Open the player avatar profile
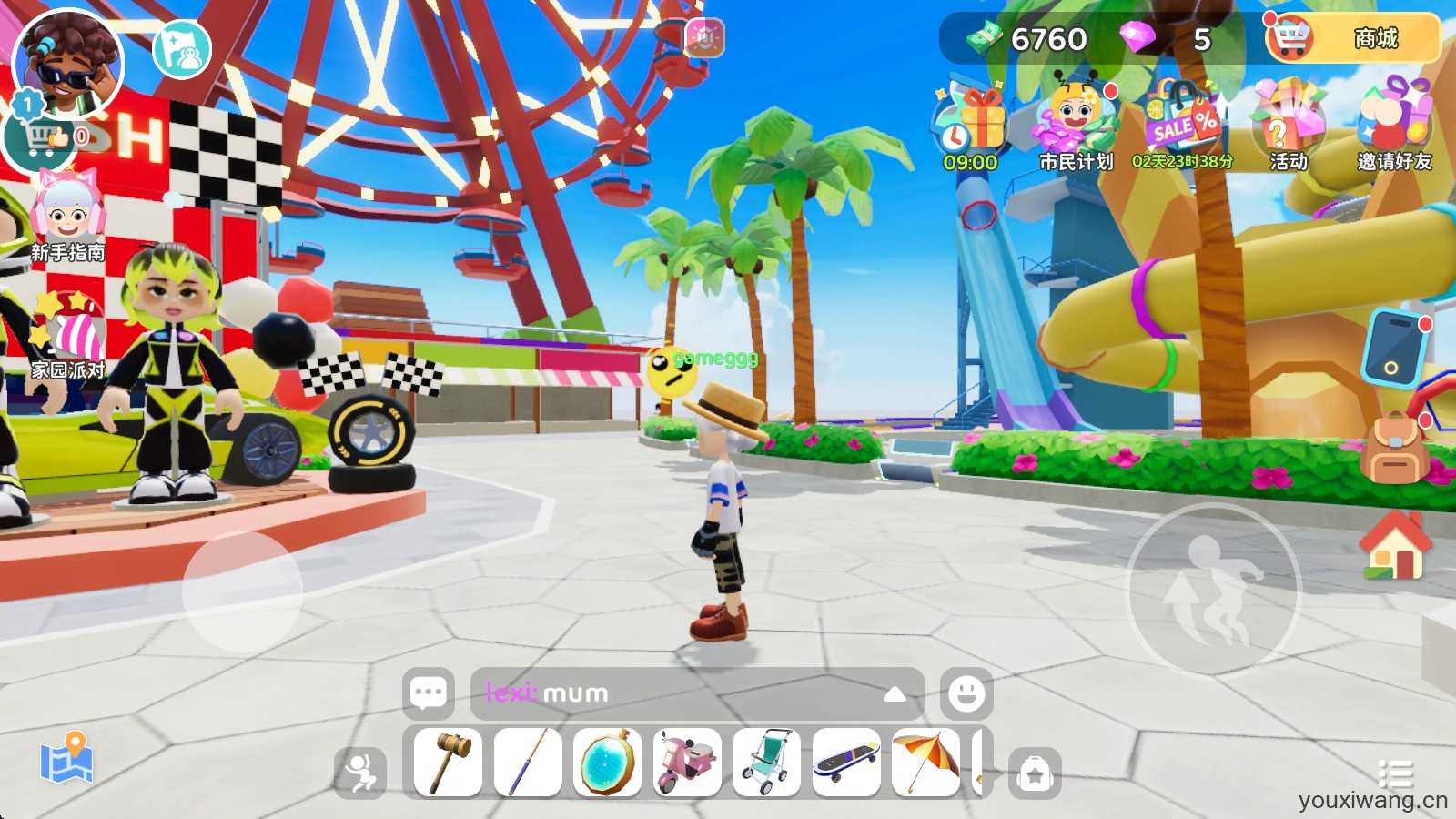1456x819 pixels. (x=67, y=66)
